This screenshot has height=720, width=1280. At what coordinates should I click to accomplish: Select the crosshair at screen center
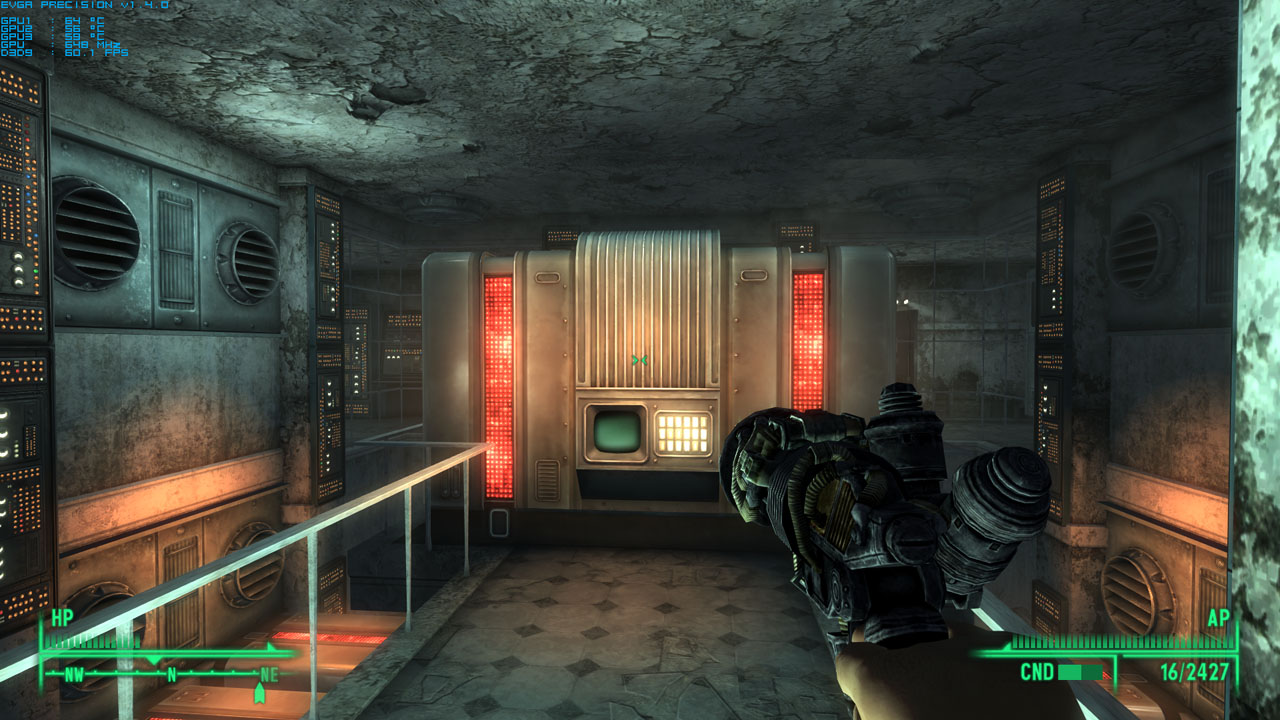click(x=640, y=360)
